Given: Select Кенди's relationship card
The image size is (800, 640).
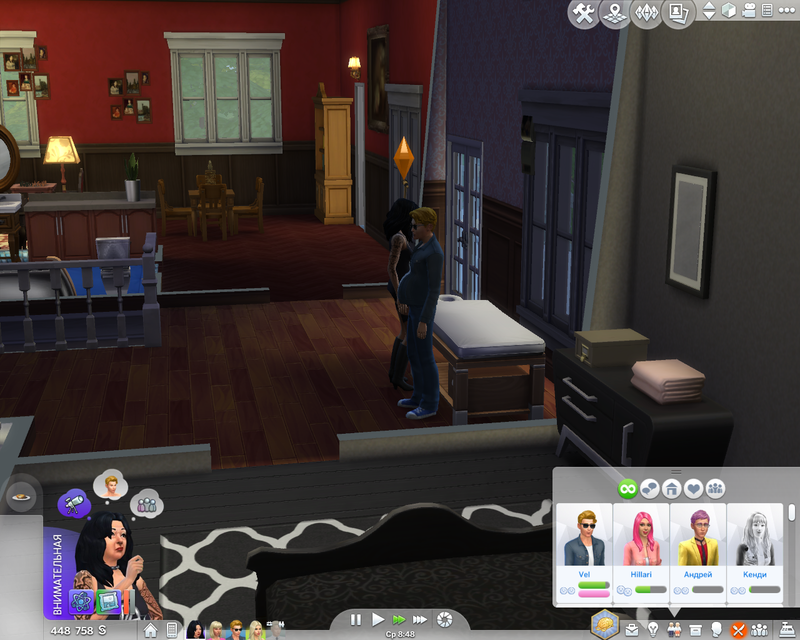Looking at the screenshot, I should click(x=754, y=552).
